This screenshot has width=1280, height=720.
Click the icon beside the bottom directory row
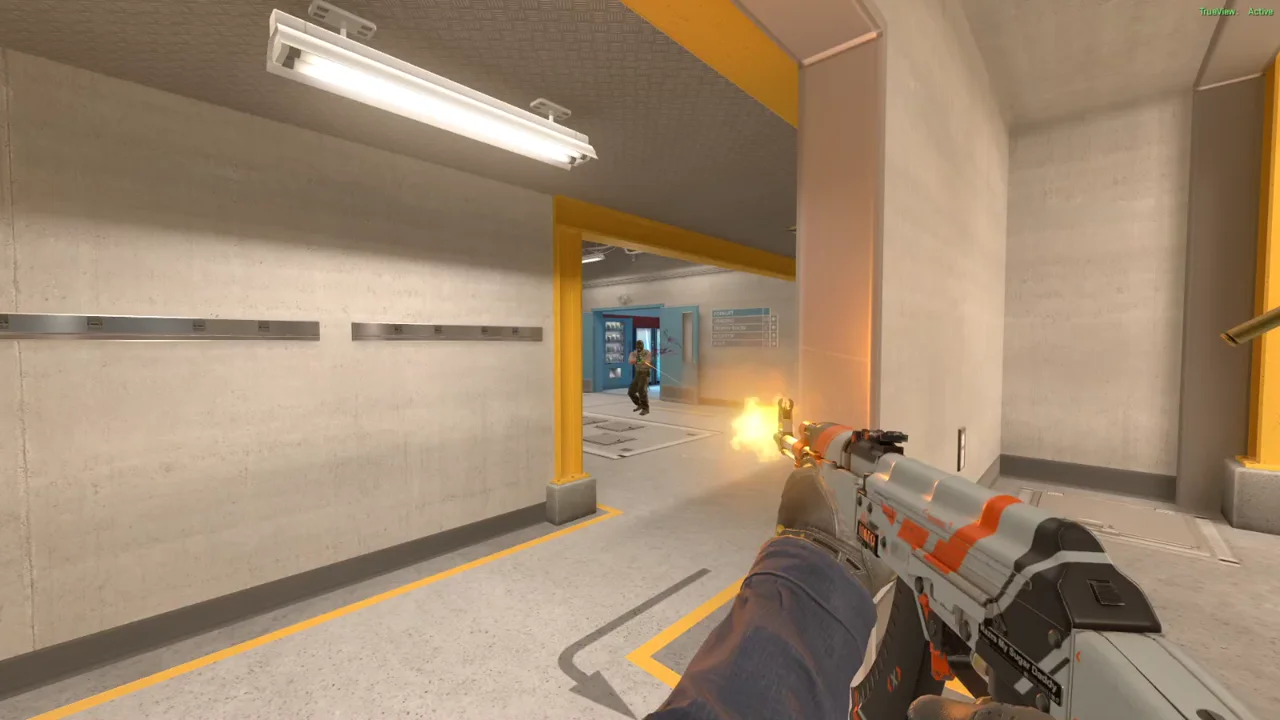[774, 343]
